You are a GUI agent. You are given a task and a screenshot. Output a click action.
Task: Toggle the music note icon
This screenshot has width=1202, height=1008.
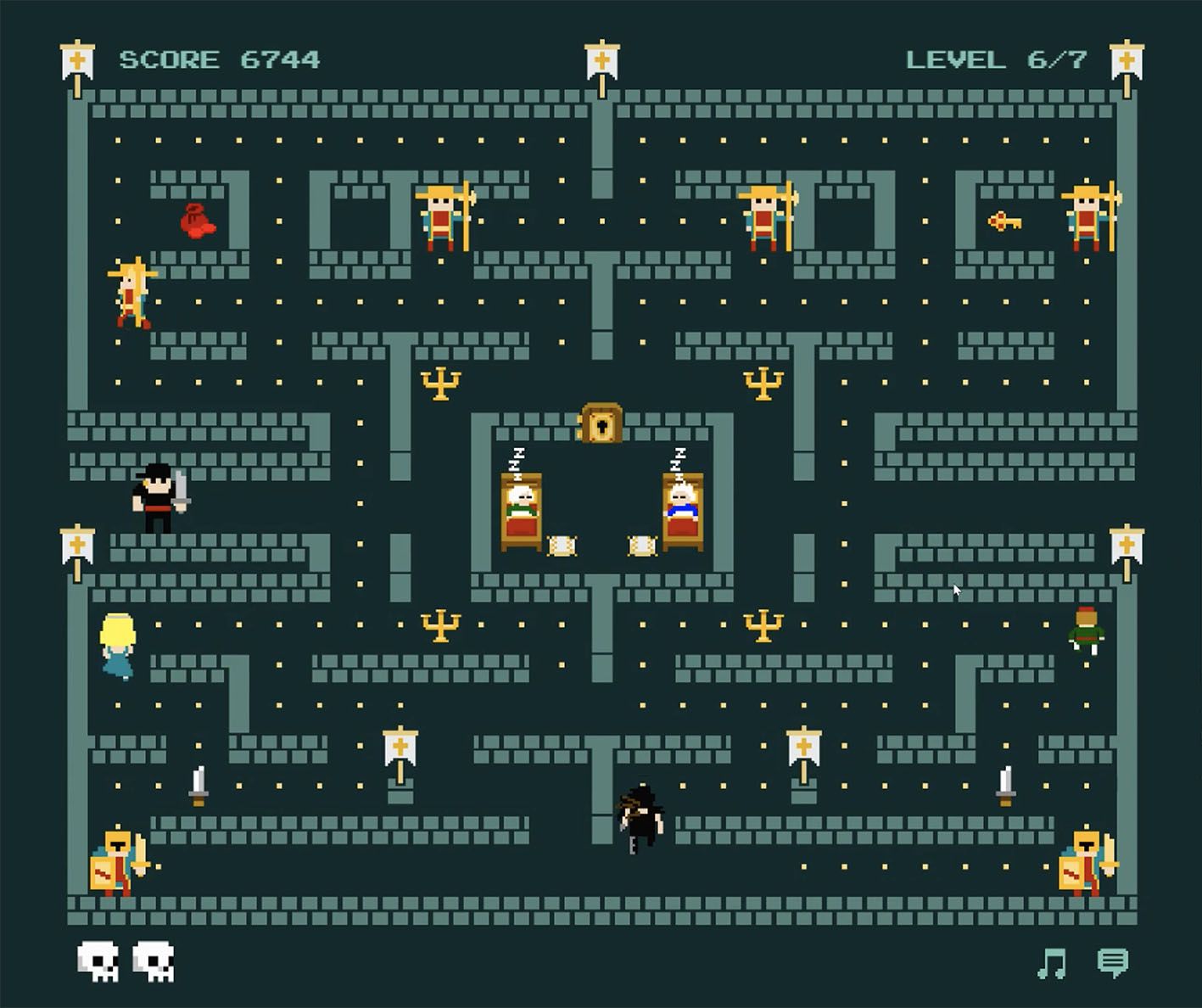click(x=1052, y=963)
